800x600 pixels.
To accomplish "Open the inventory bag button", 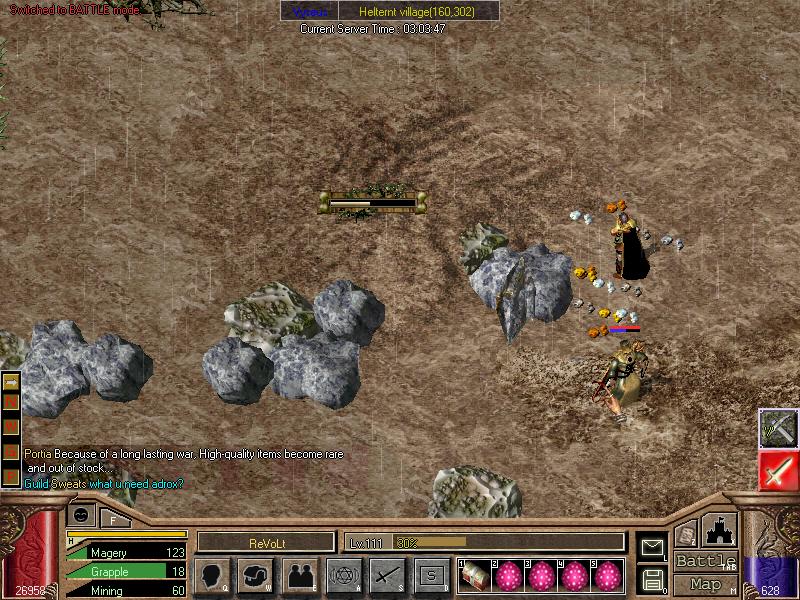I will tap(256, 575).
